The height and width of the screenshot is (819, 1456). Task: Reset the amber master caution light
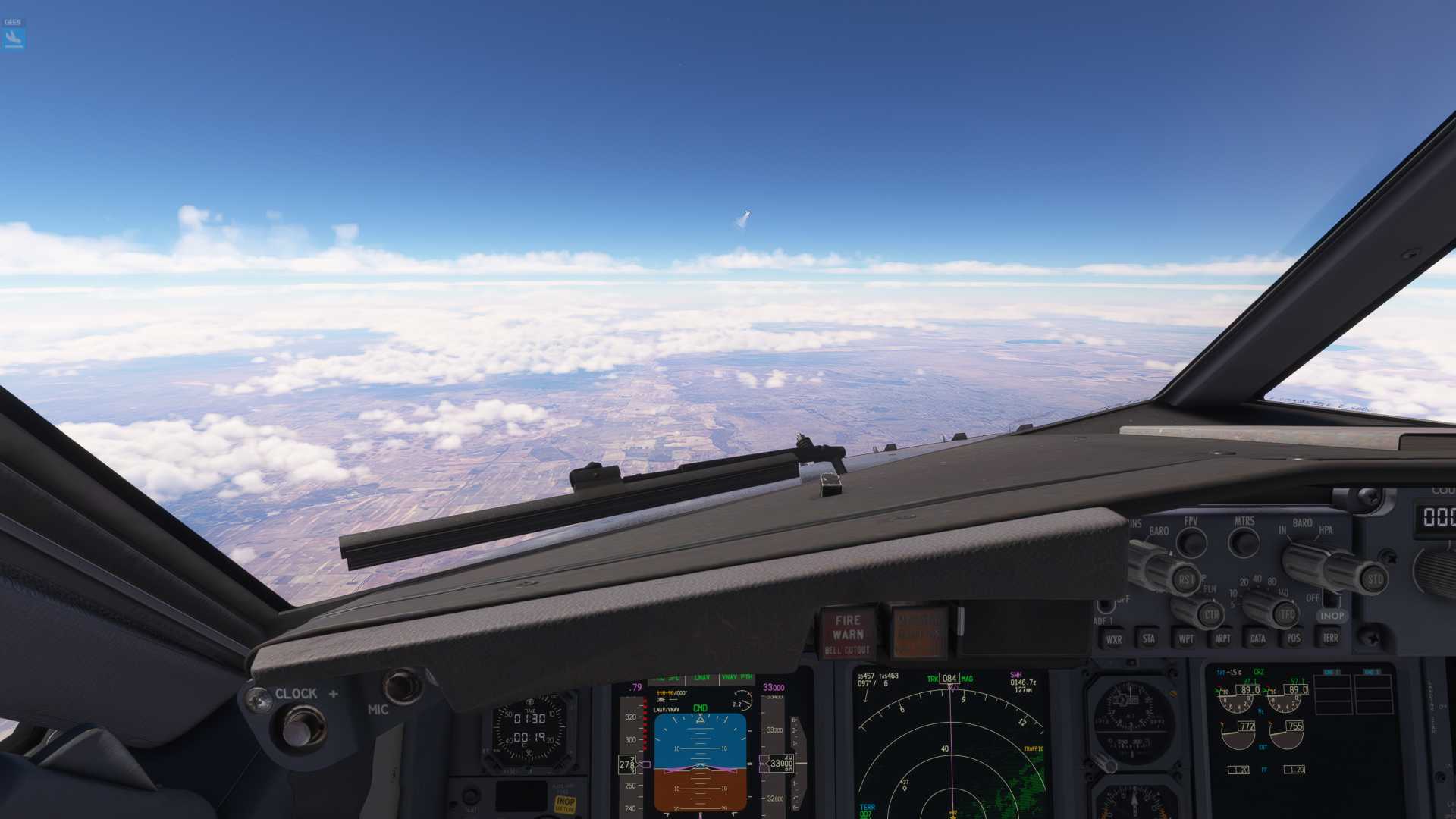919,632
